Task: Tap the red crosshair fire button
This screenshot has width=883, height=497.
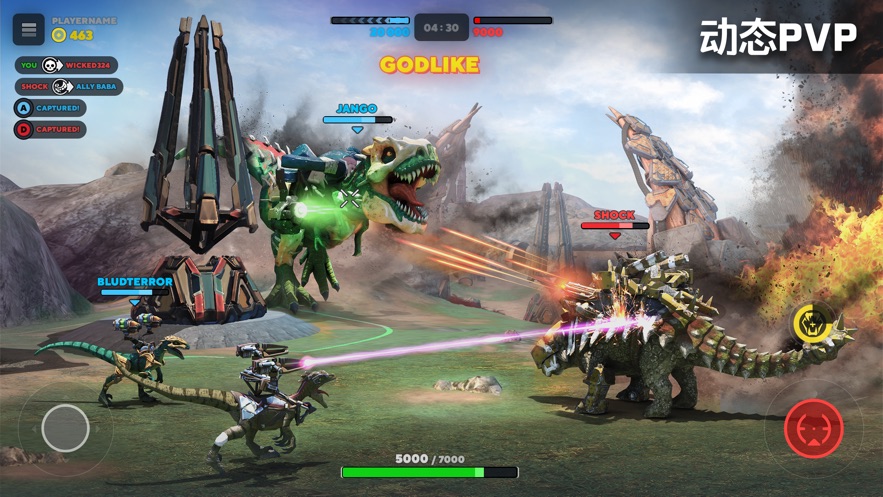Action: pos(813,429)
